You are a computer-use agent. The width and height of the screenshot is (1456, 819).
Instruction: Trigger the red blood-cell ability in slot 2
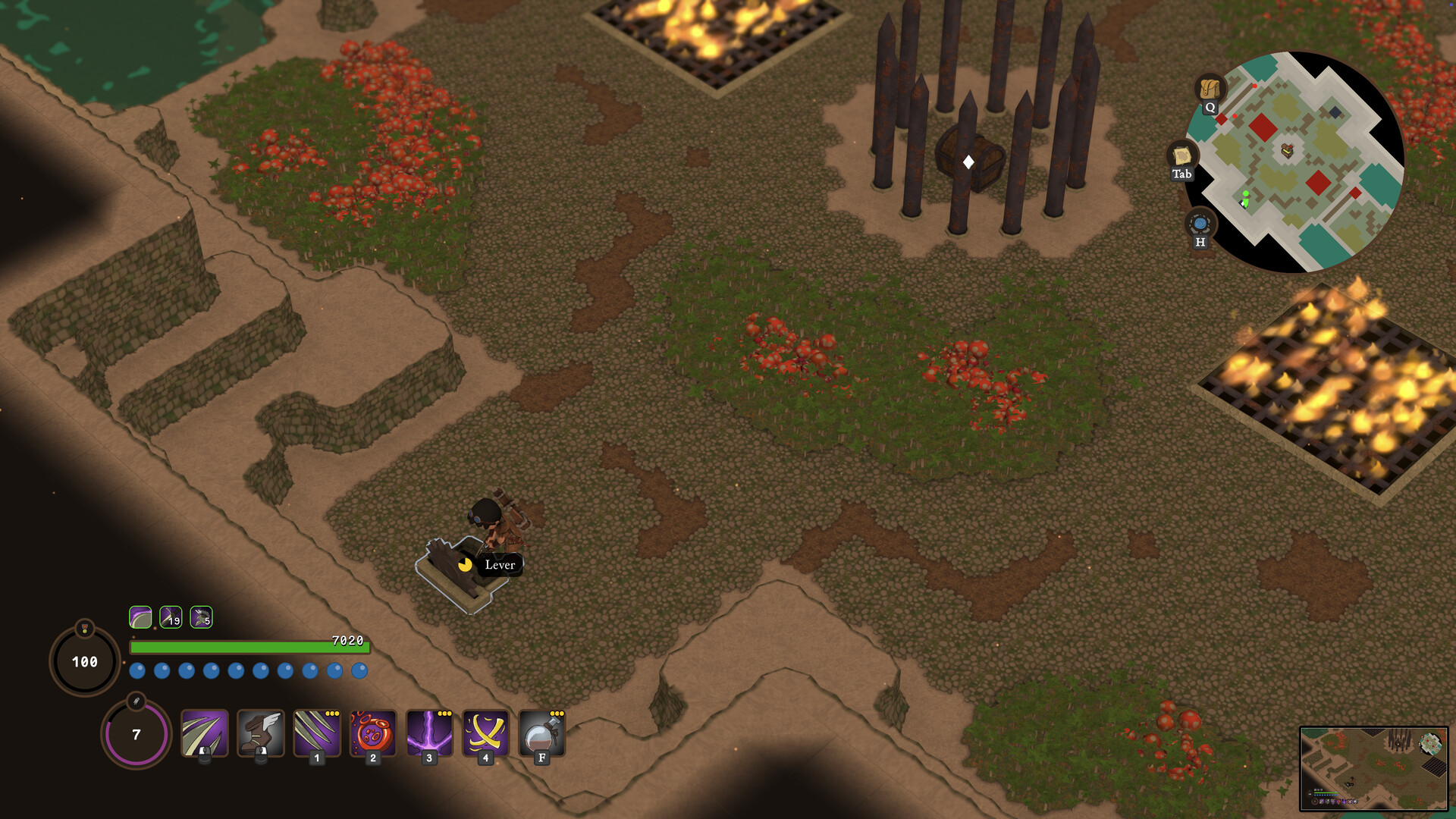click(372, 734)
